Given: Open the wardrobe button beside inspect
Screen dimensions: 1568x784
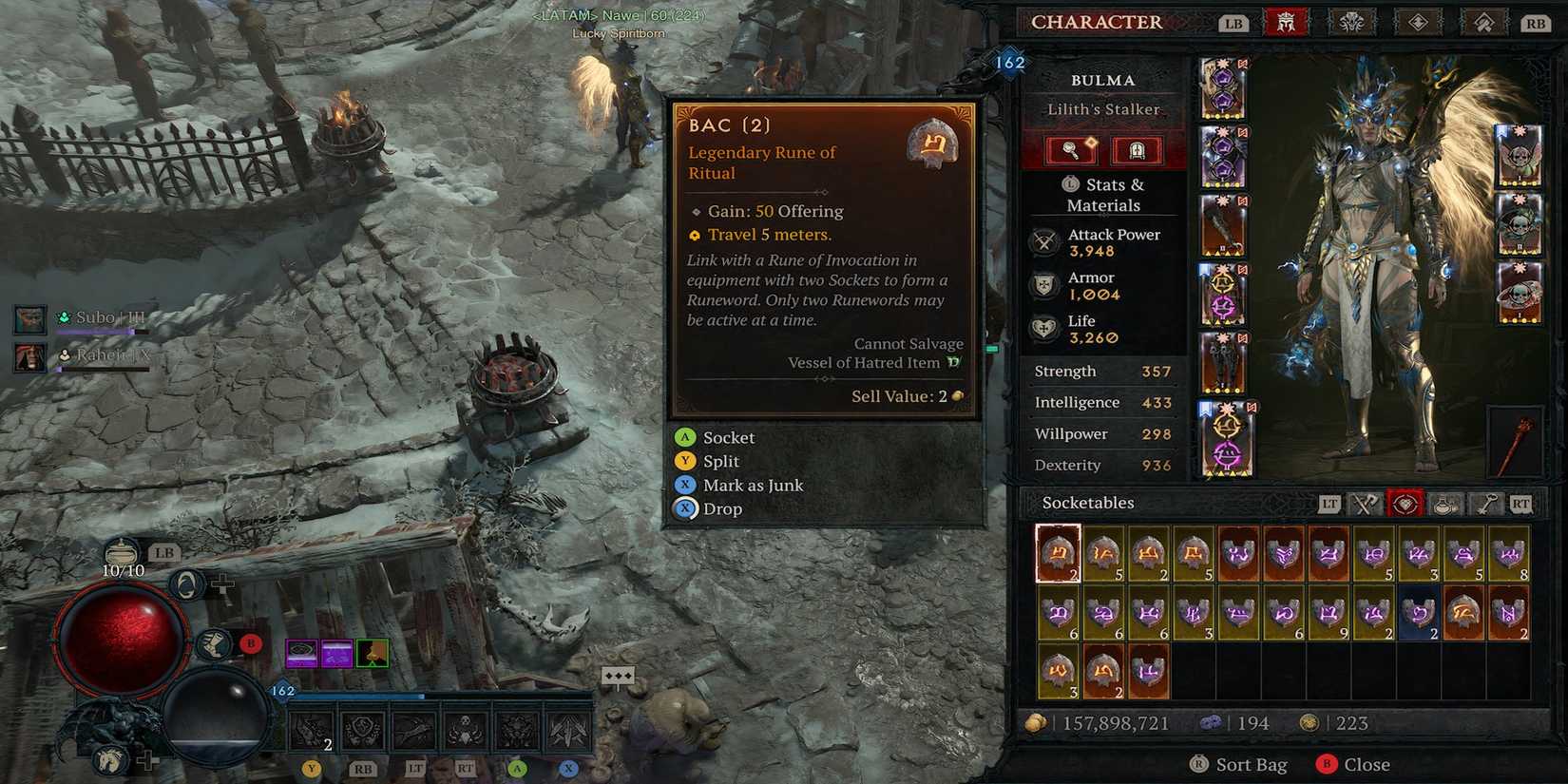Looking at the screenshot, I should click(1136, 150).
